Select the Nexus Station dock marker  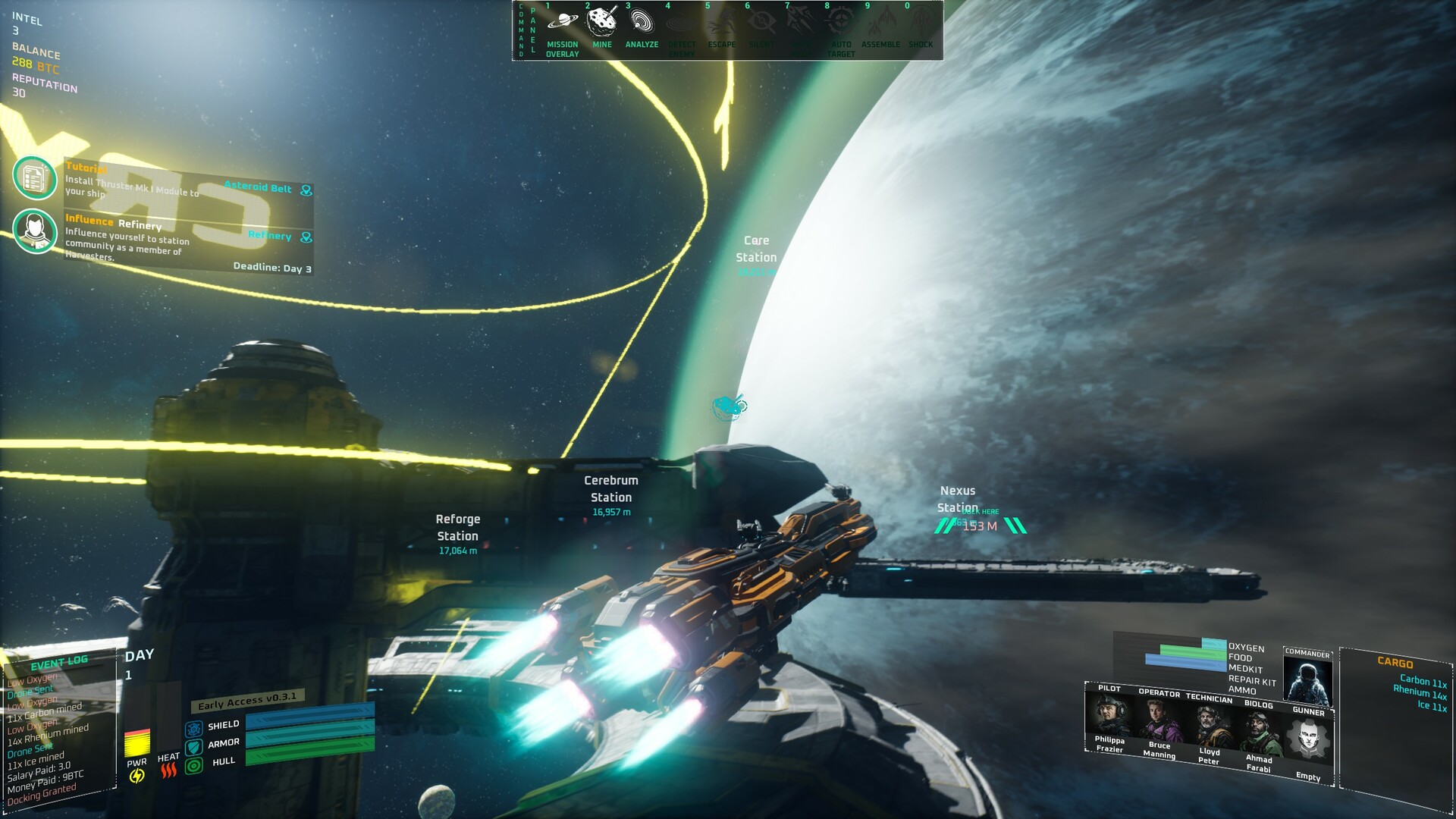coord(980,526)
